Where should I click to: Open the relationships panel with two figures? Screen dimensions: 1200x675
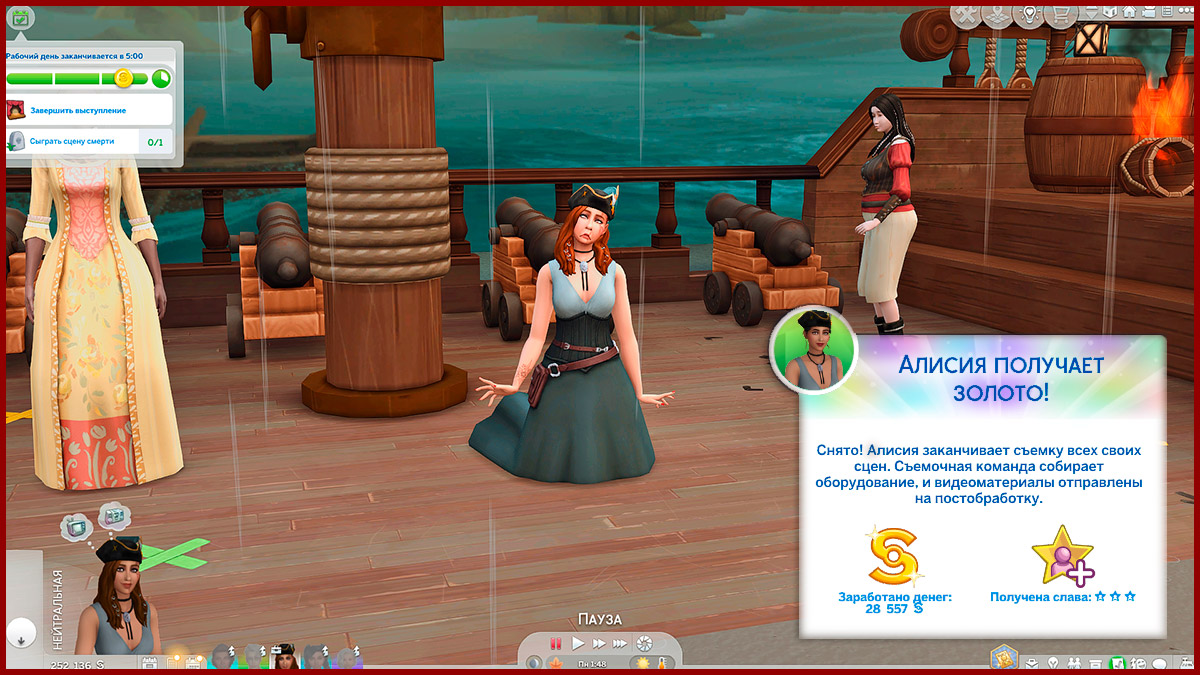coord(1074,663)
